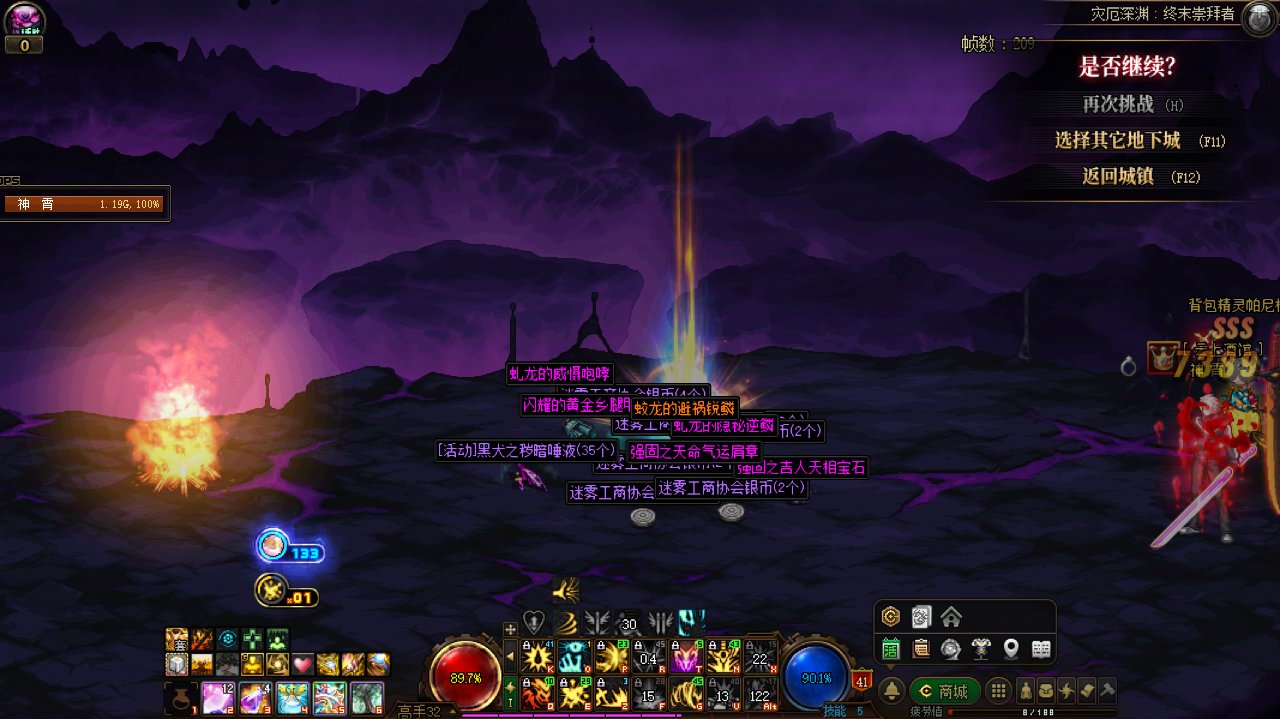This screenshot has height=719, width=1280.
Task: Open the hammer icon in bottom menu
Action: (x=1106, y=690)
